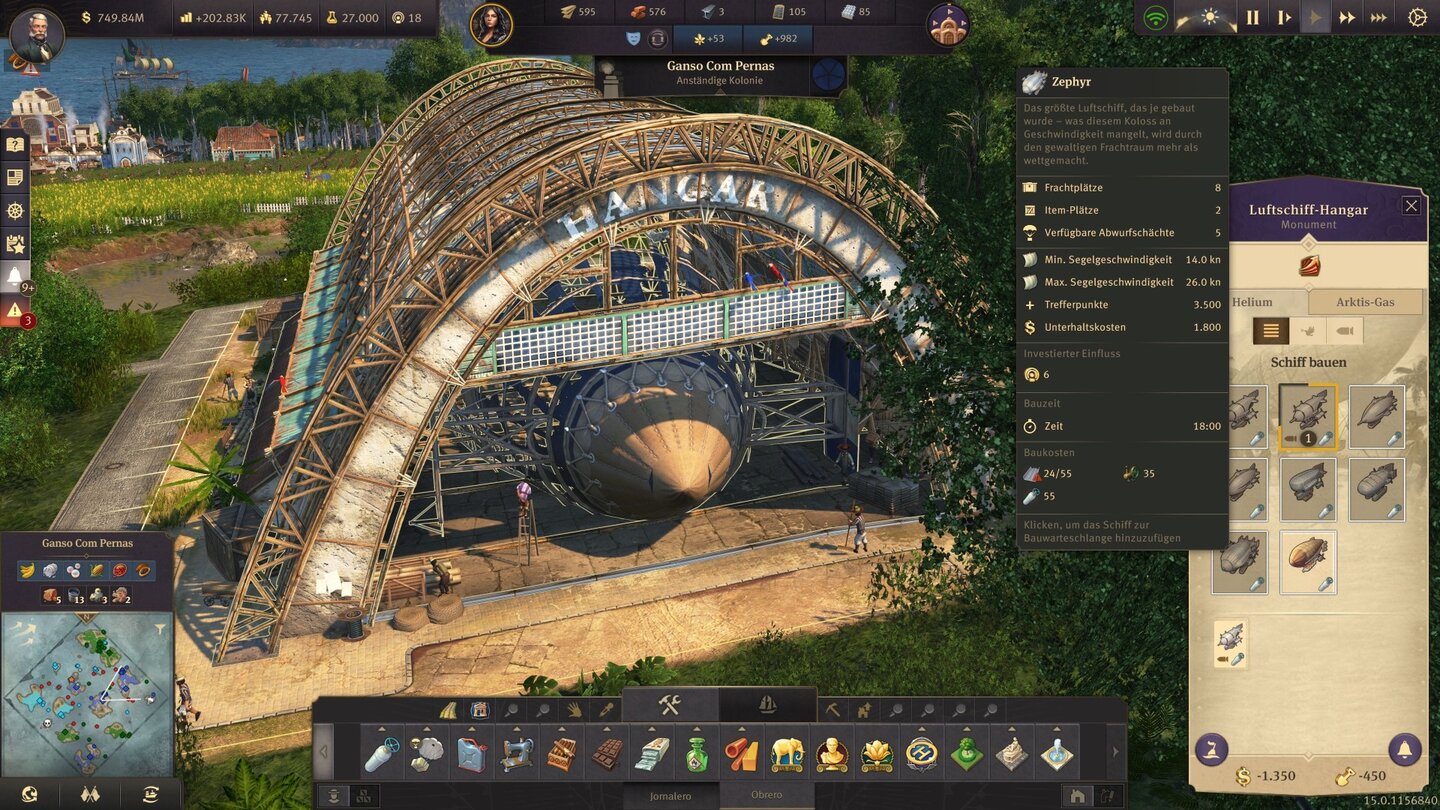Collapse the goods bar with the left arrow
This screenshot has height=810, width=1440.
322,750
